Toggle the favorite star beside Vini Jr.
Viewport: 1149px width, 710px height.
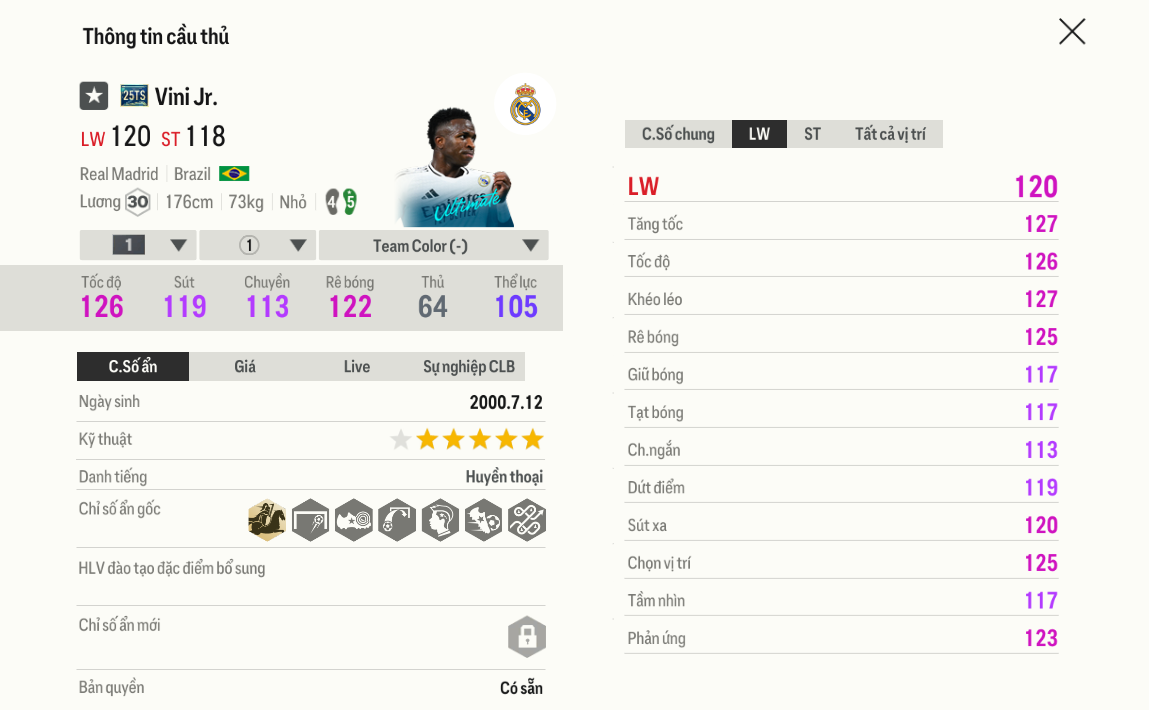pyautogui.click(x=94, y=96)
